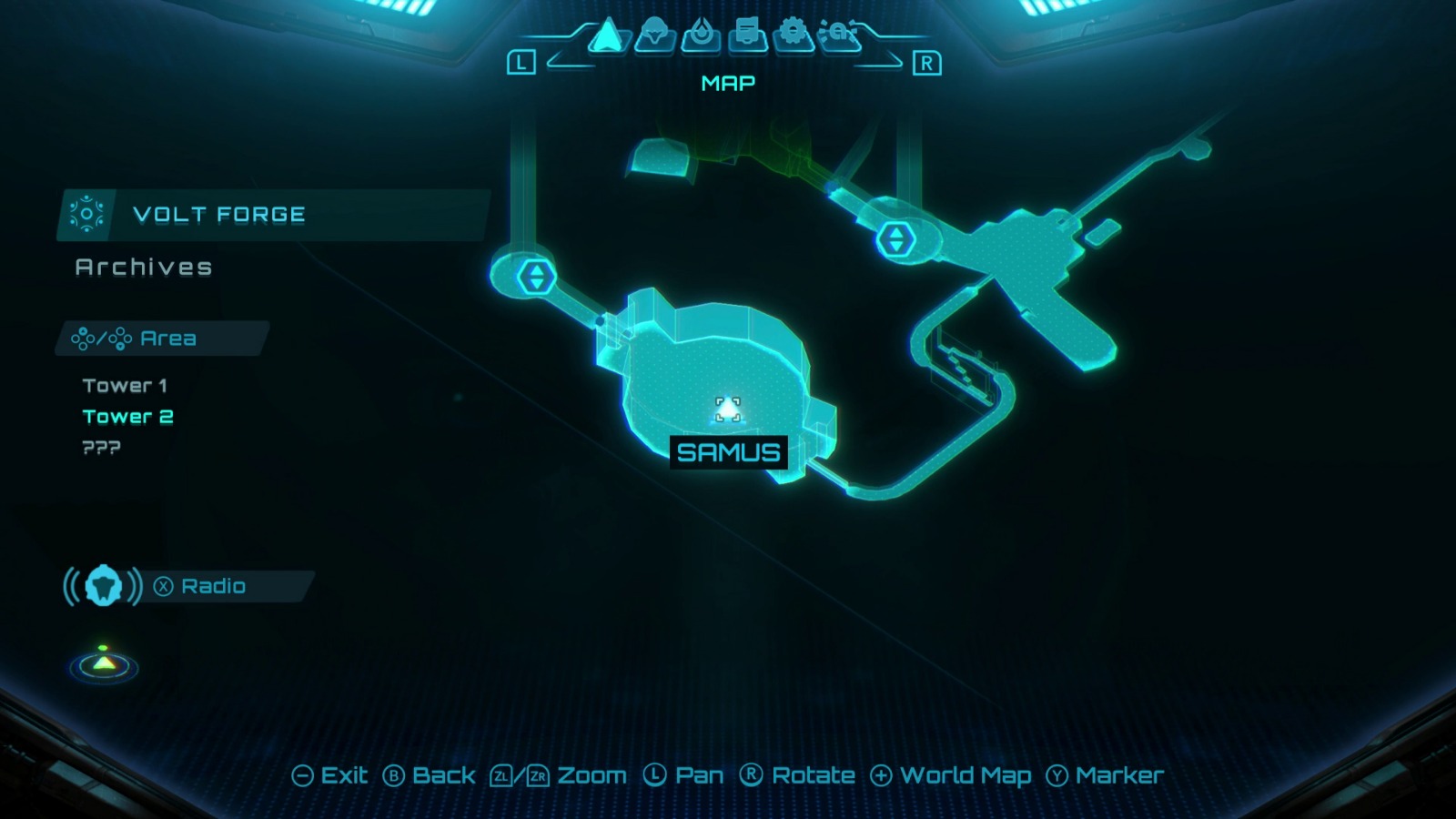The image size is (1456, 819).
Task: Click the Radio helmet icon
Action: pos(103,586)
